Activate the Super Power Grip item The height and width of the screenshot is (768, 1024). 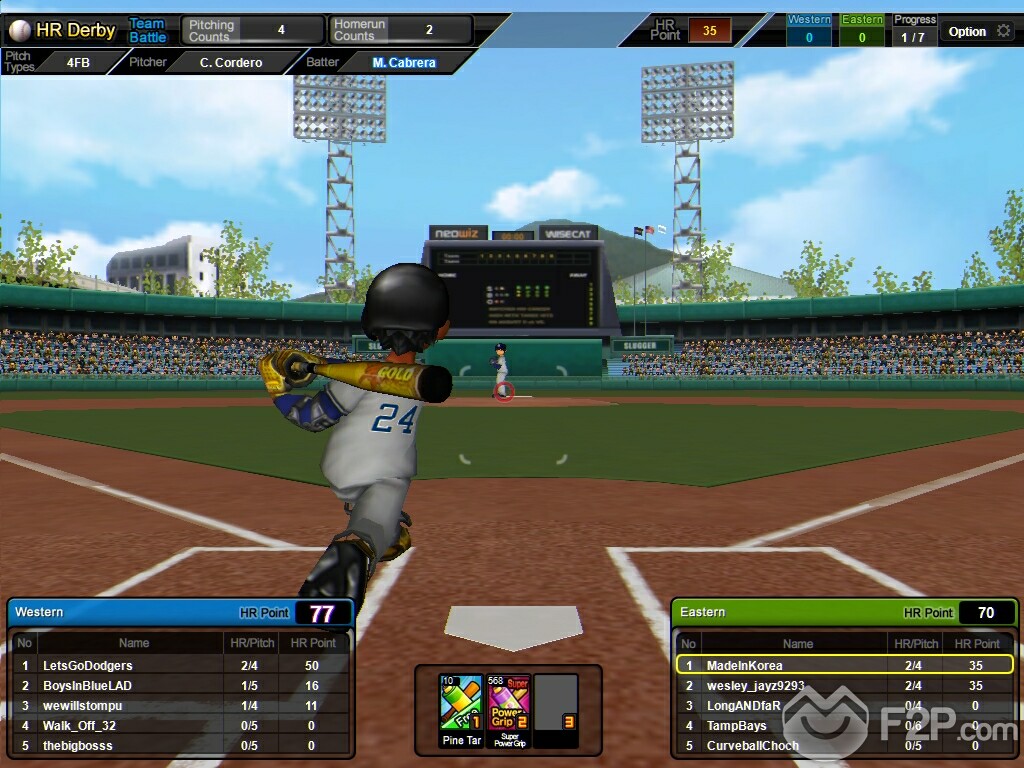[508, 703]
